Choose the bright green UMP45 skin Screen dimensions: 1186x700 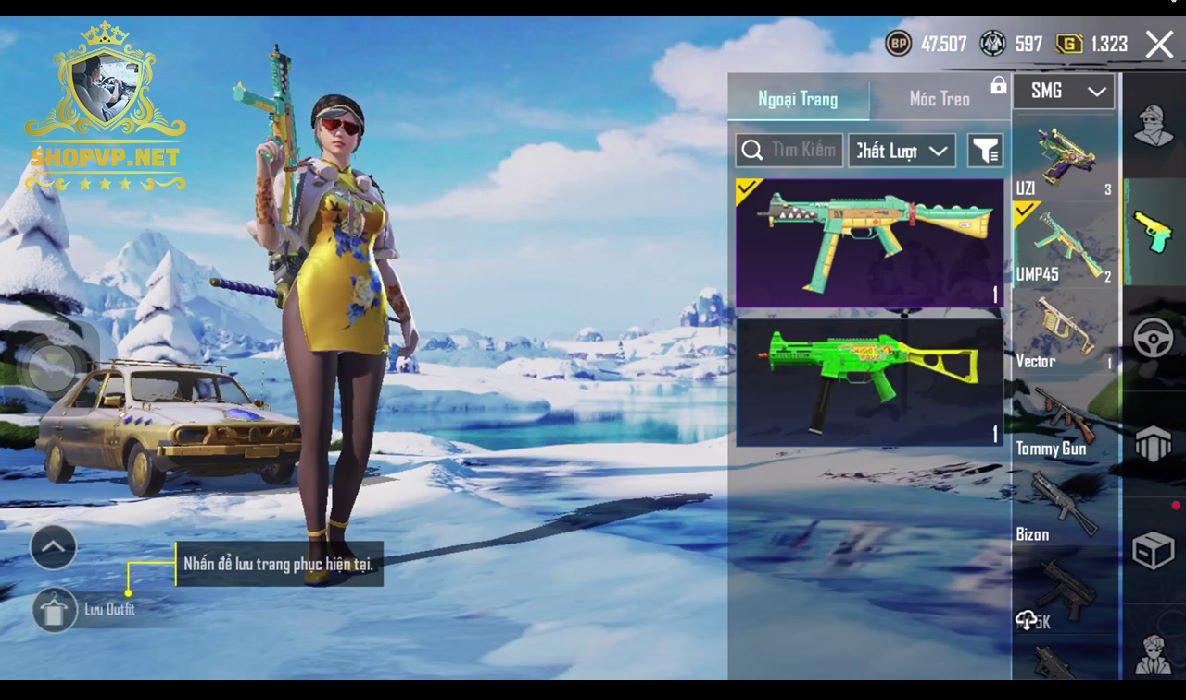869,381
